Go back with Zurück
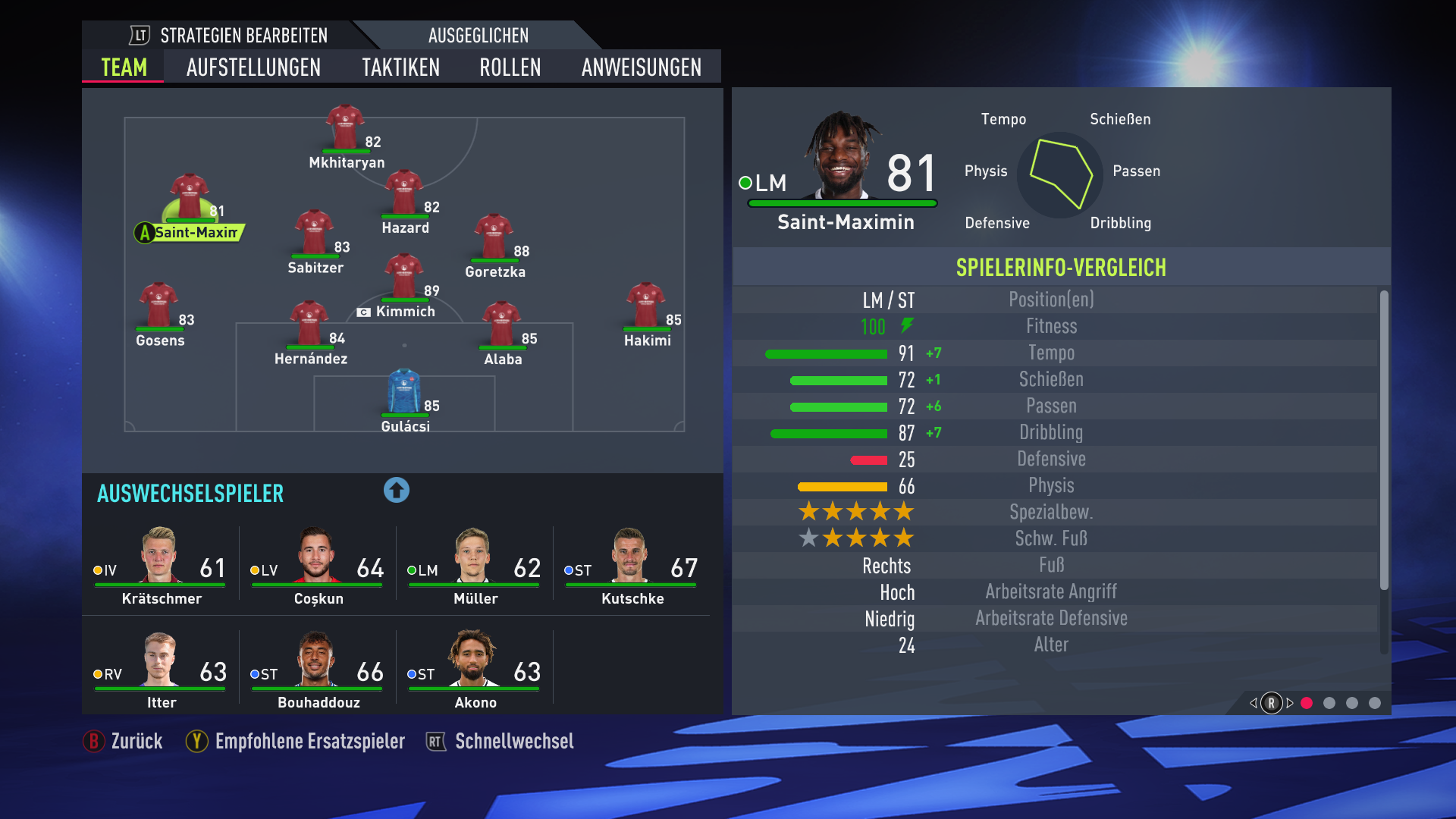This screenshot has height=819, width=1456. point(124,741)
